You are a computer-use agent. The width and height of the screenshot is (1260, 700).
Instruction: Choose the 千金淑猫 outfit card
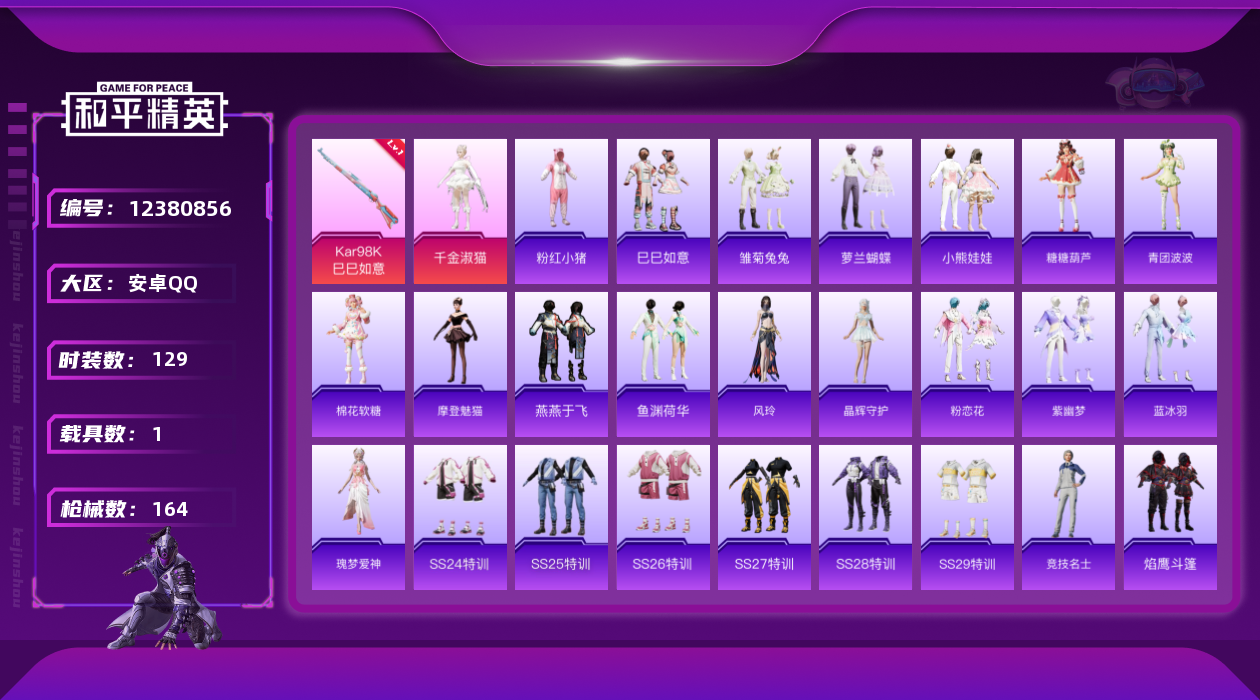(460, 210)
